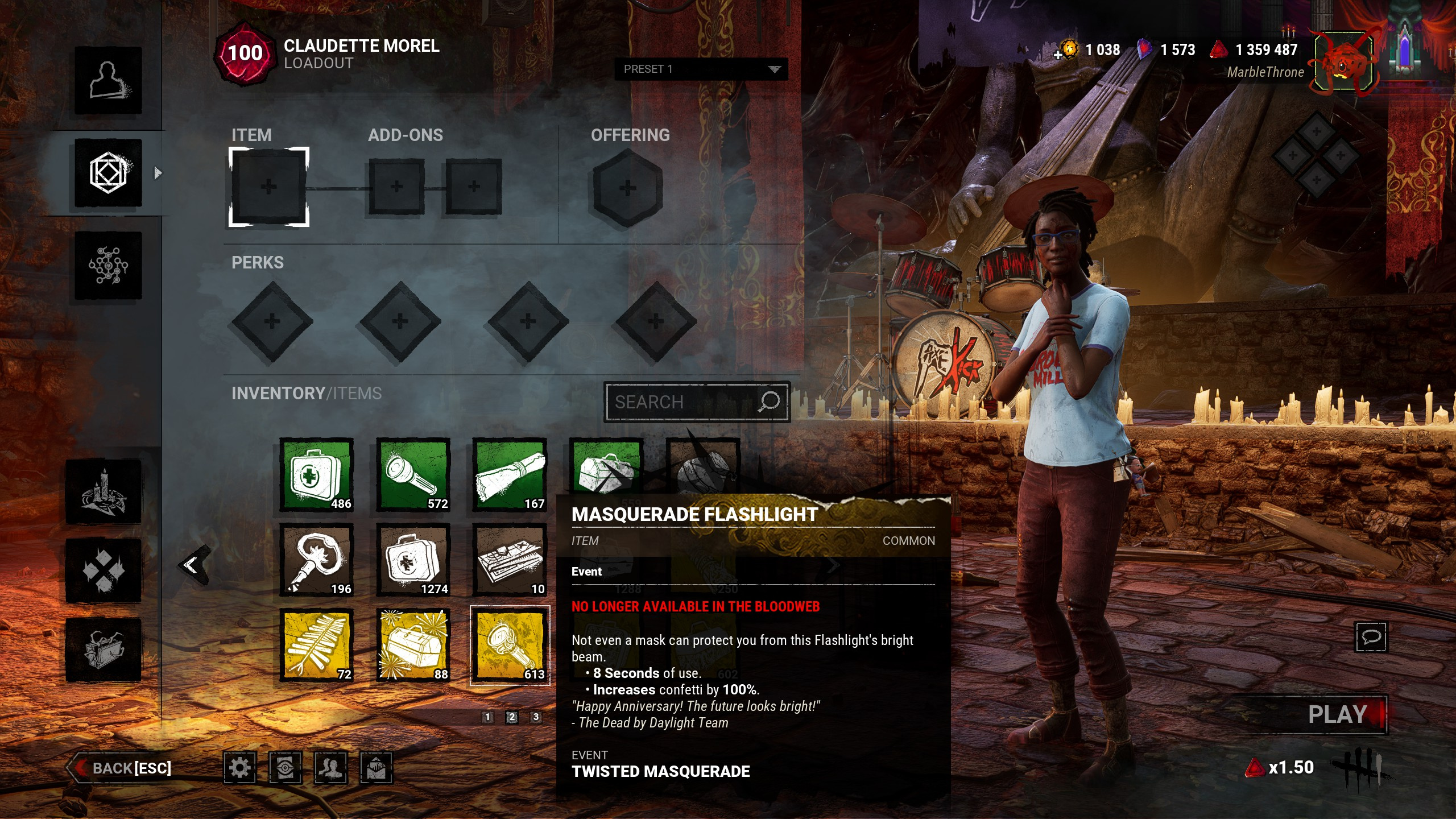This screenshot has width=1456, height=819.
Task: Equip the Masquerade Flashlight
Action: pos(510,646)
